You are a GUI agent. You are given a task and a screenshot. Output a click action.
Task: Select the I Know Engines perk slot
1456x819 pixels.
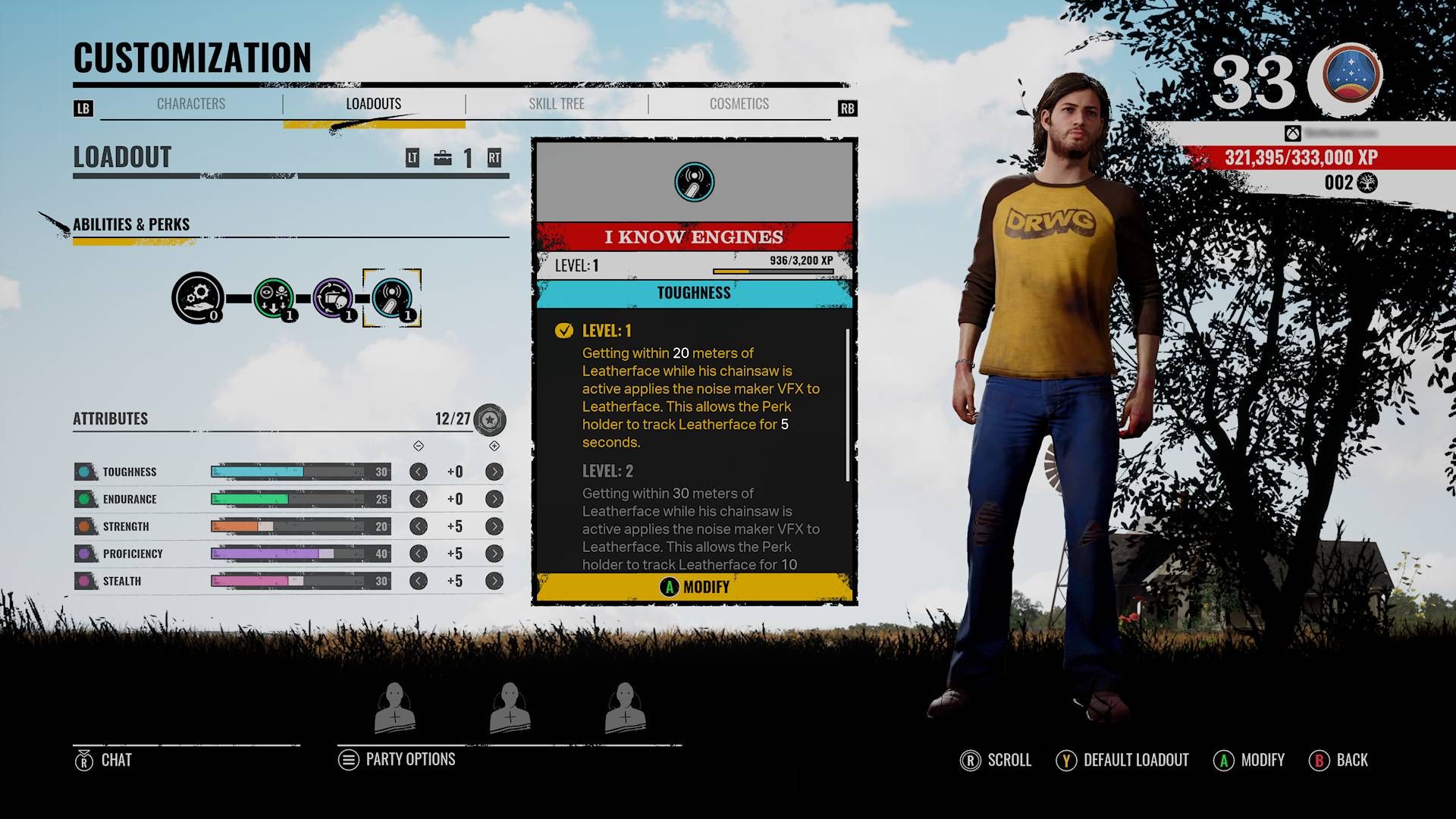[392, 298]
